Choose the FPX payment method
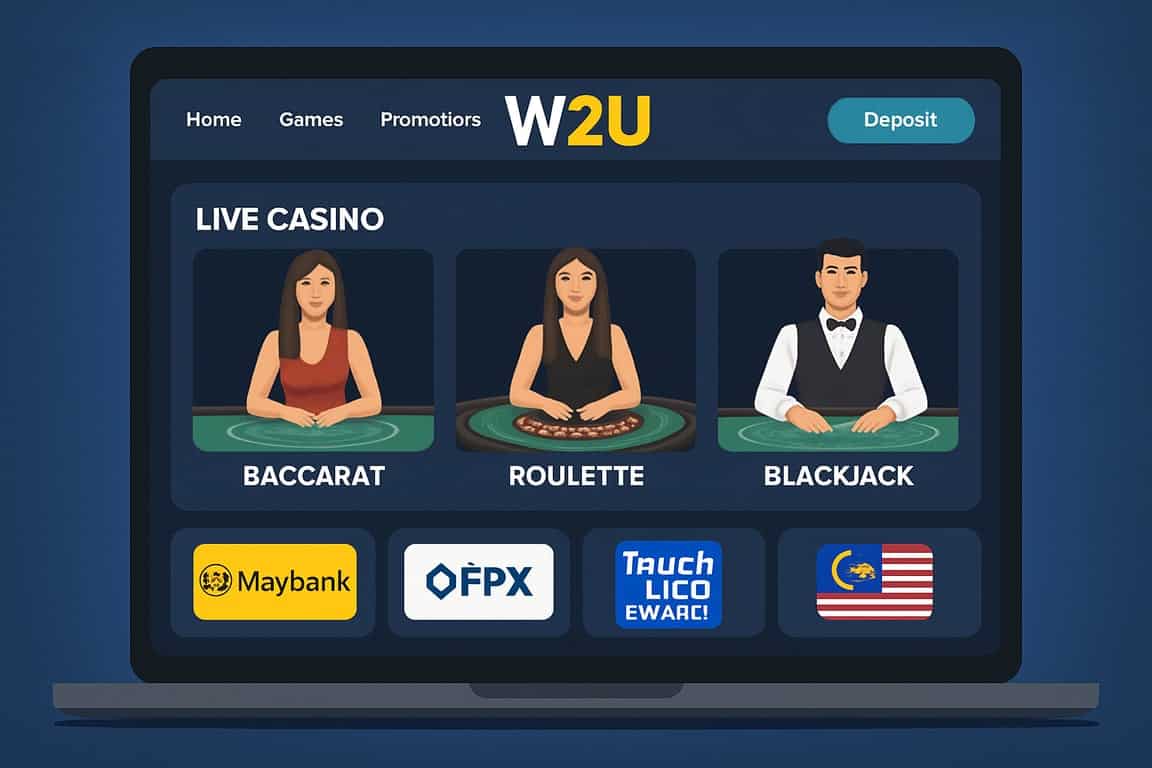The width and height of the screenshot is (1152, 768). point(478,581)
